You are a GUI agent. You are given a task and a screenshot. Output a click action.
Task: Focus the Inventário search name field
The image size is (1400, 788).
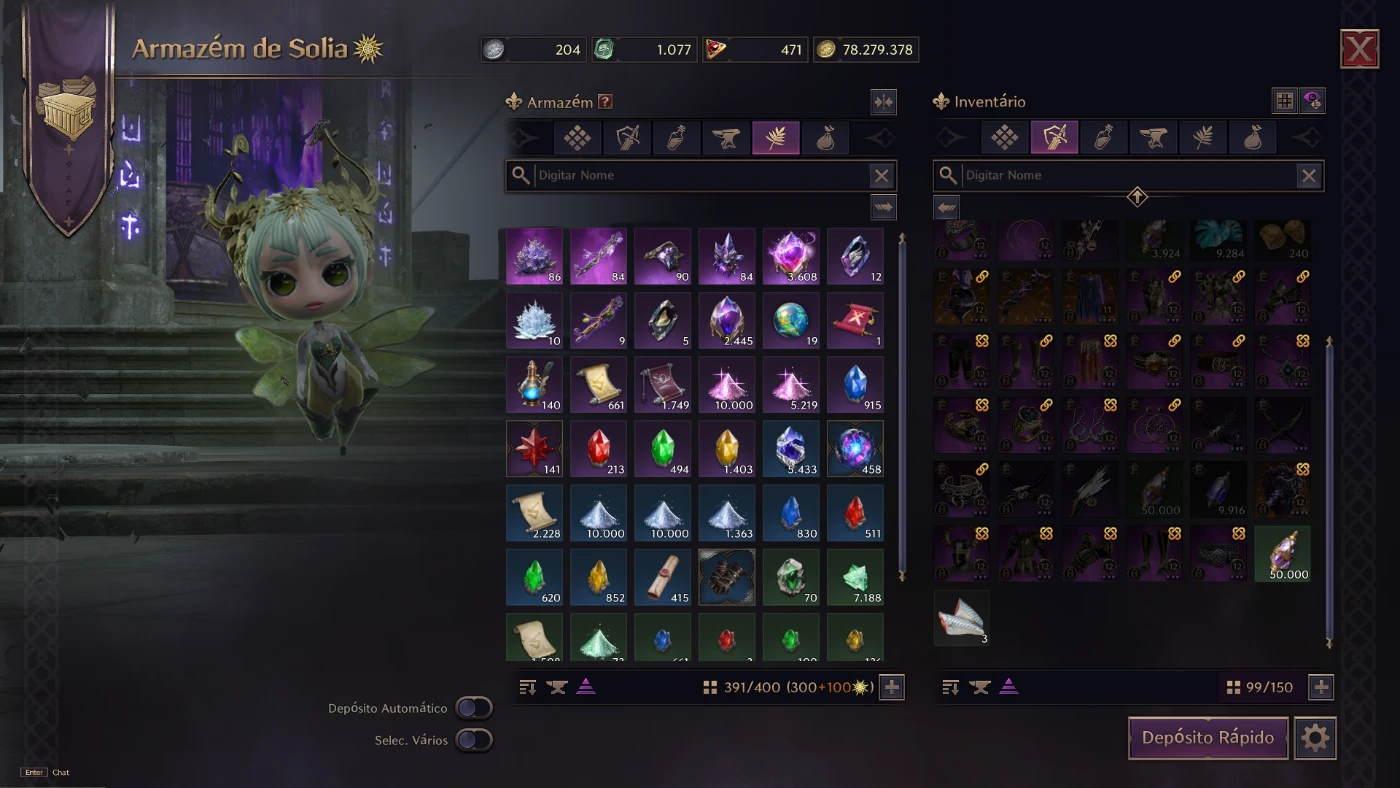point(1127,176)
